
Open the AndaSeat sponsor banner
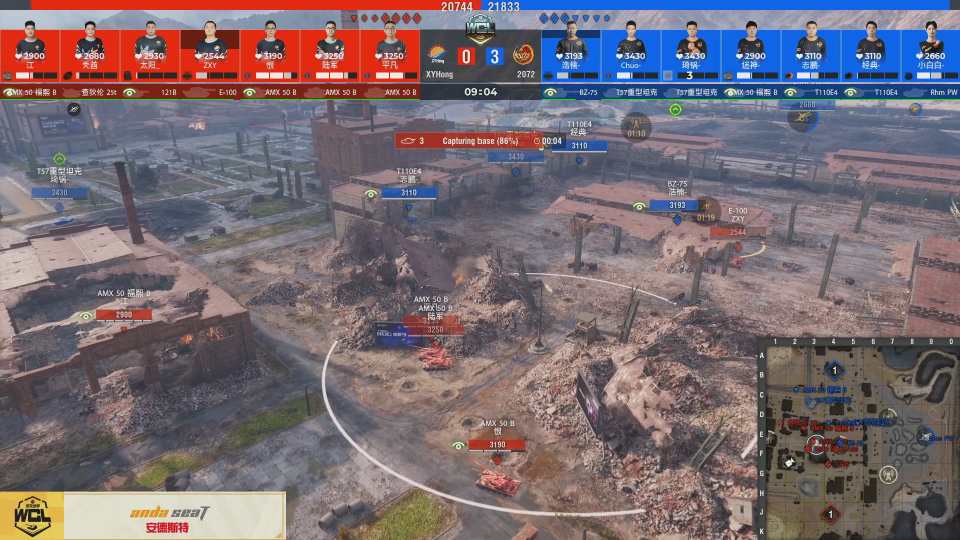tap(142, 516)
